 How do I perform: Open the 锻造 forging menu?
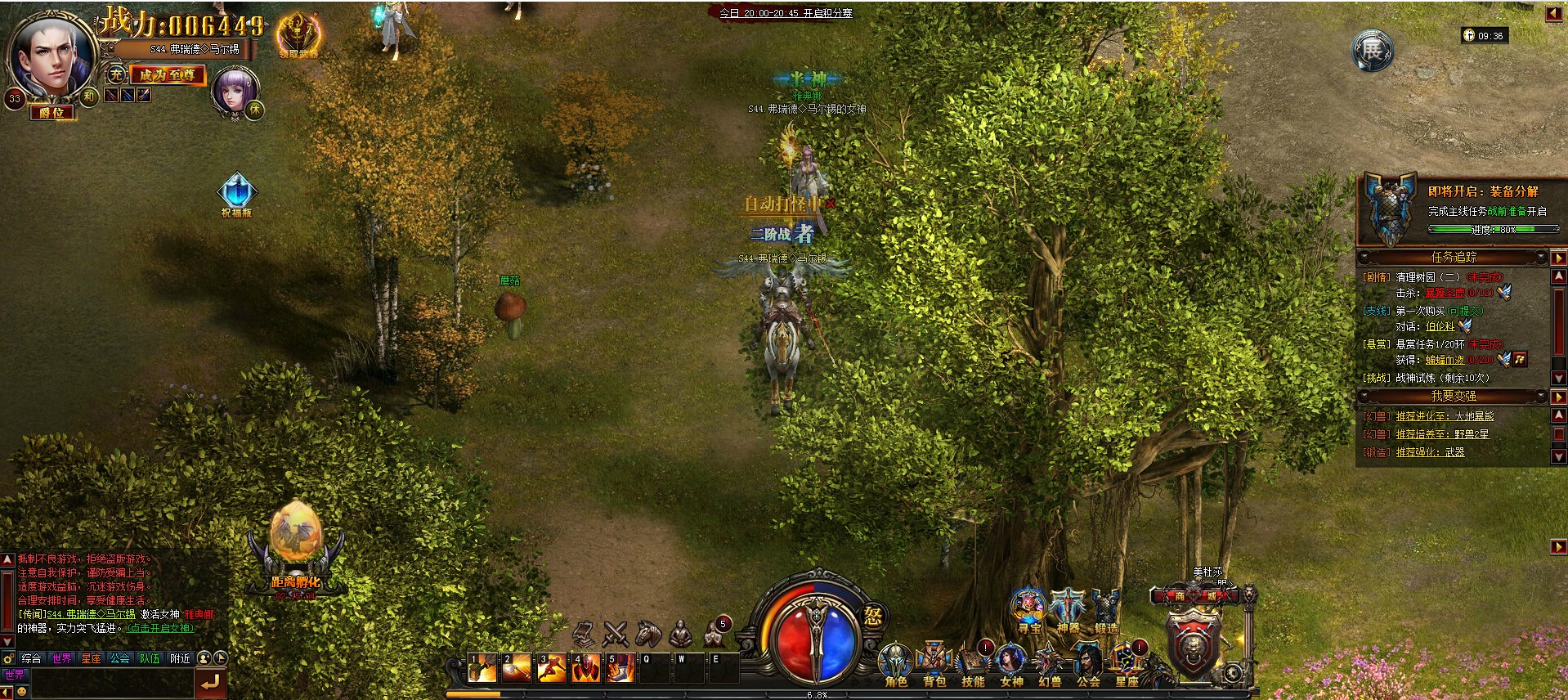[1106, 610]
